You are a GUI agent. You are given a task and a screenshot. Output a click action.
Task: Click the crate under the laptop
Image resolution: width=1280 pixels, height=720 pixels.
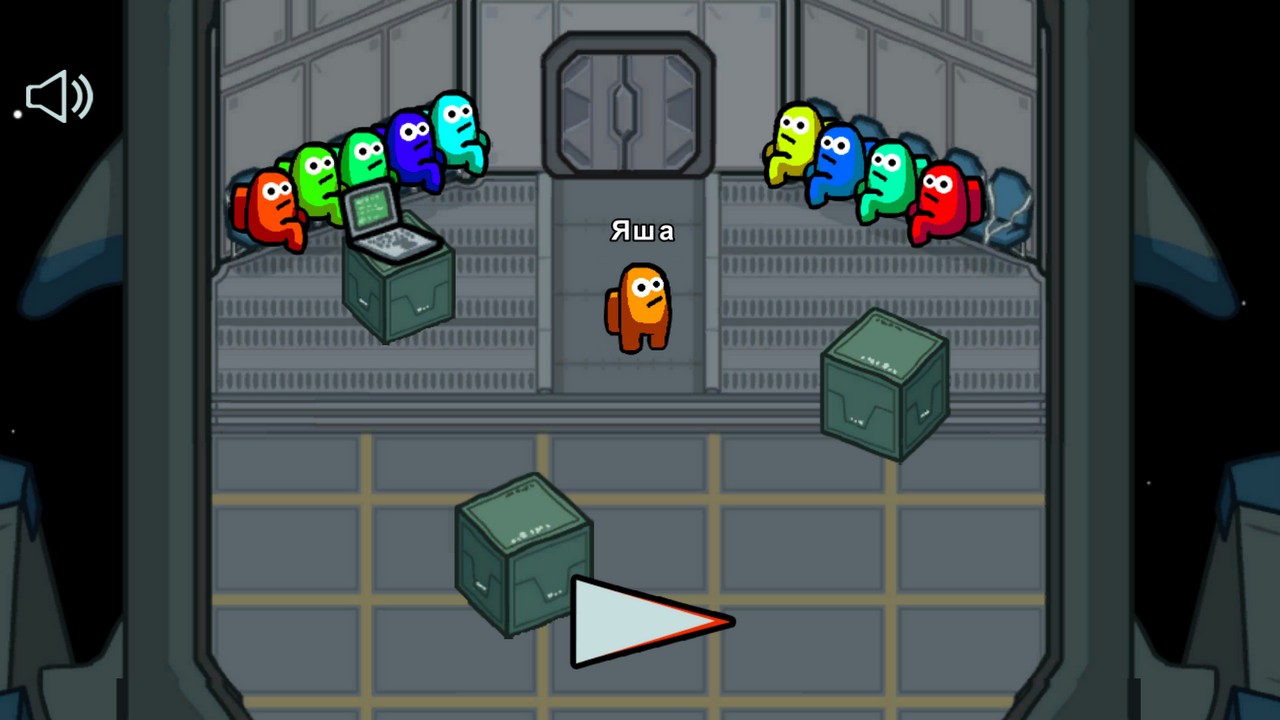(x=400, y=295)
